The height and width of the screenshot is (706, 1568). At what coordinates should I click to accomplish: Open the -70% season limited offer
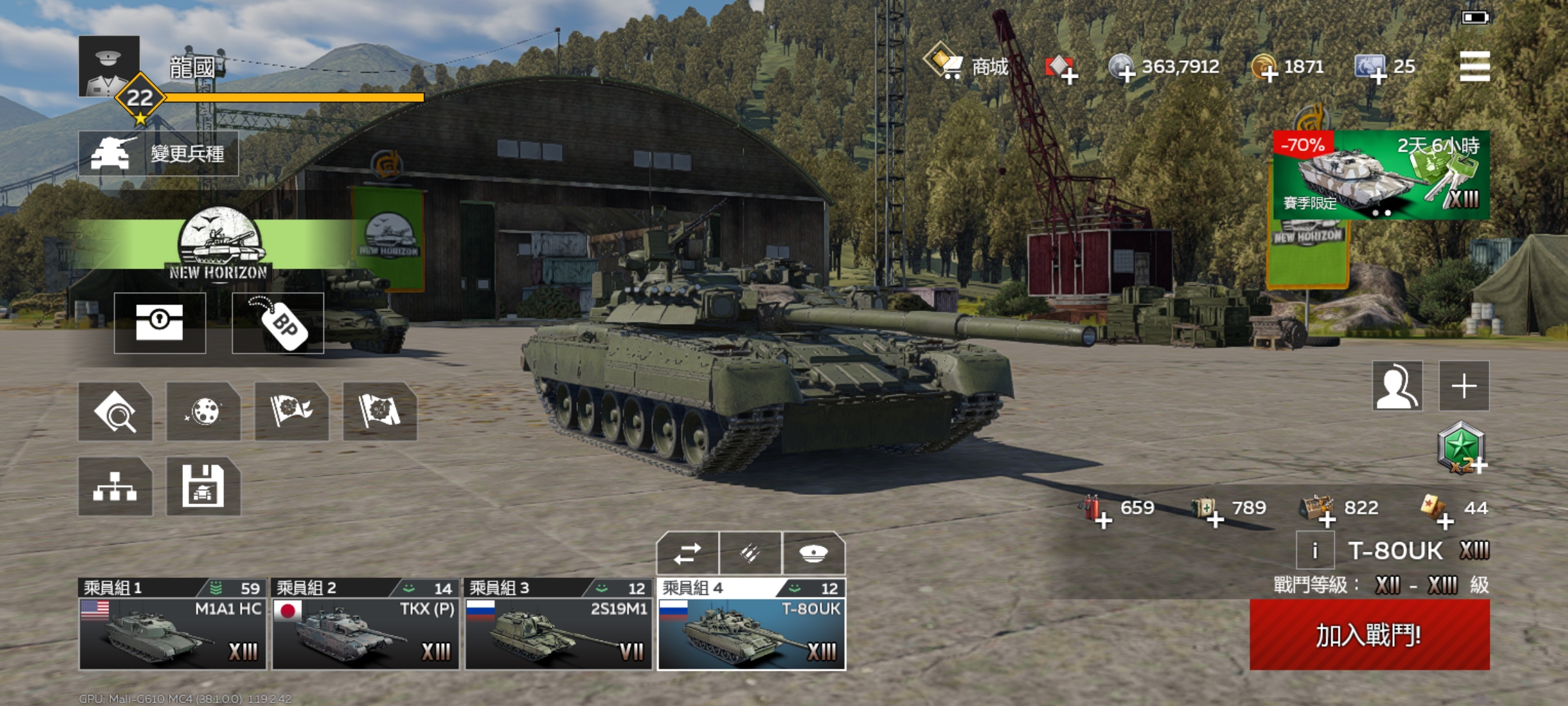click(x=1381, y=175)
